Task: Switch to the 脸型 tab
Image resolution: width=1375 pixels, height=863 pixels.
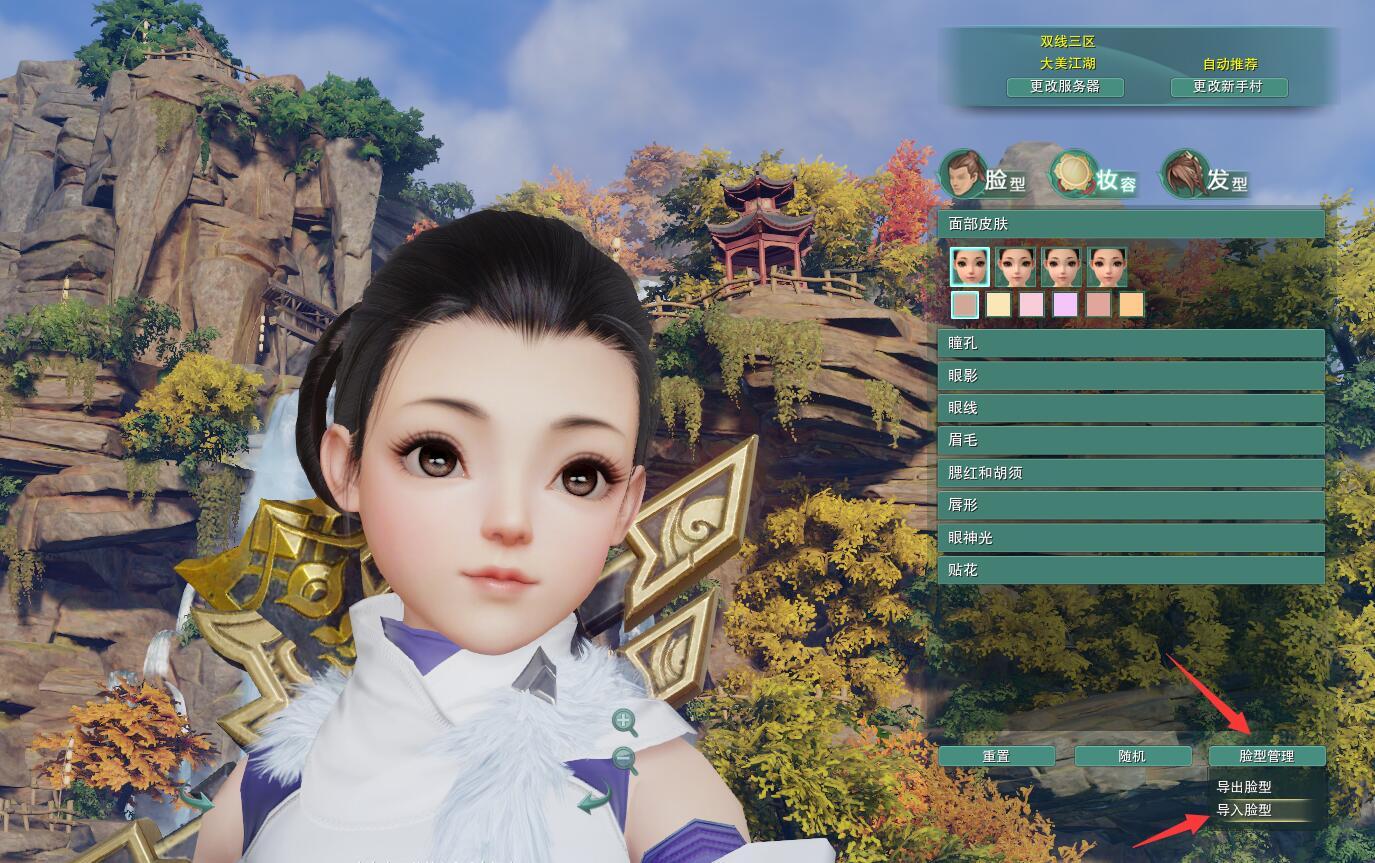Action: pyautogui.click(x=986, y=177)
